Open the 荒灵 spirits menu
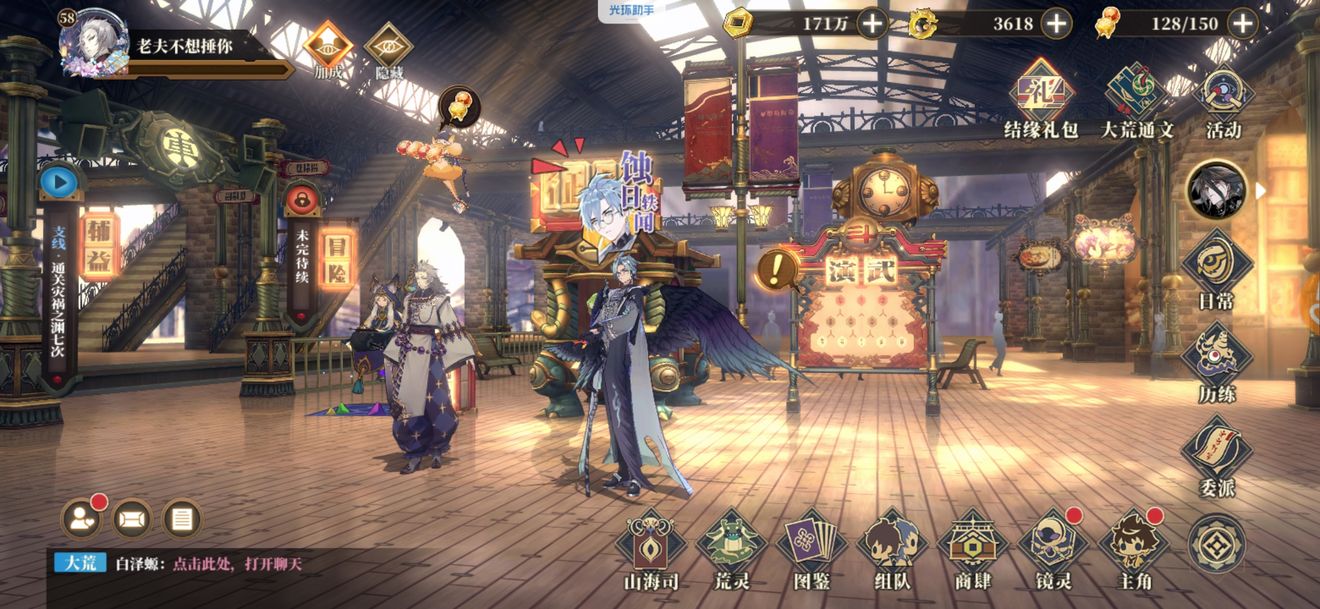Screen dimensions: 1320x609 pos(731,549)
